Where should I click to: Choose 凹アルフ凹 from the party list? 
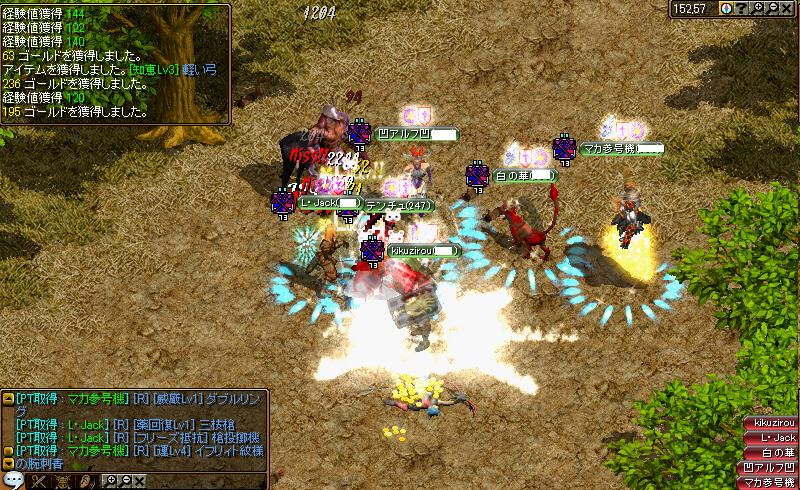pos(771,468)
